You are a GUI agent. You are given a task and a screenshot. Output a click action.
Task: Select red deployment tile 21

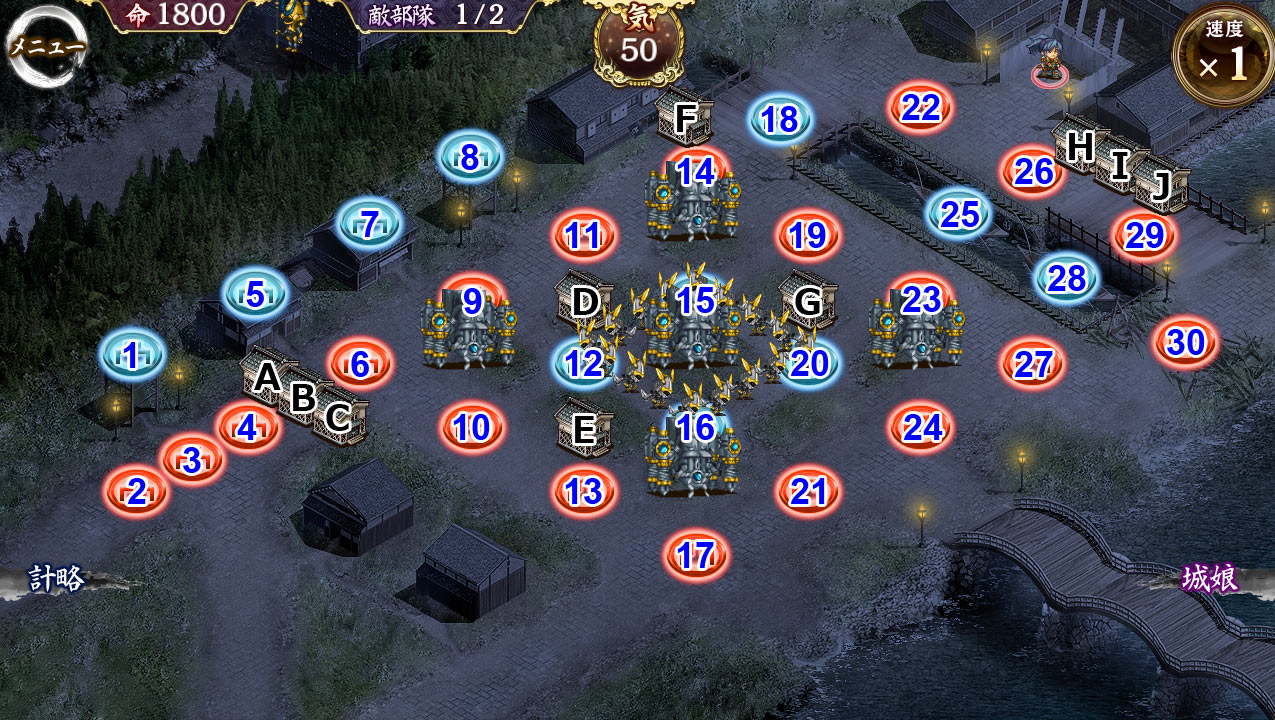pyautogui.click(x=808, y=491)
